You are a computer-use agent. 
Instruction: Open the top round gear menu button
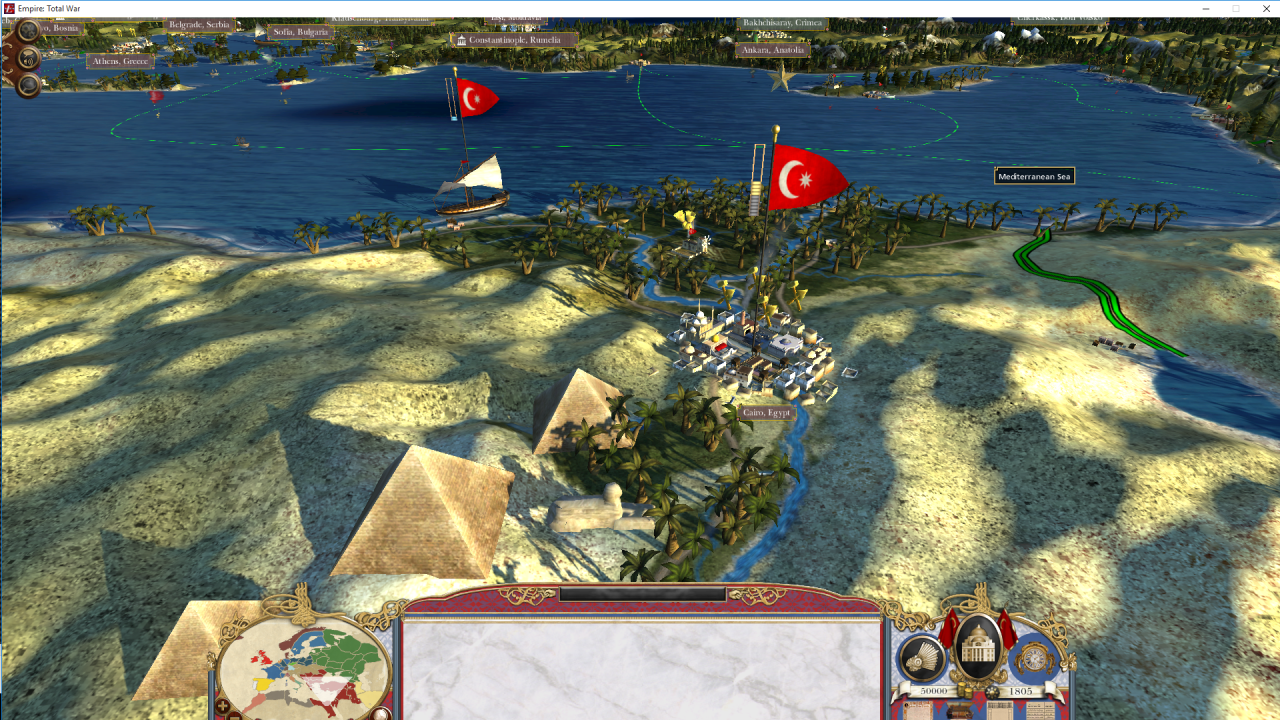tap(28, 31)
